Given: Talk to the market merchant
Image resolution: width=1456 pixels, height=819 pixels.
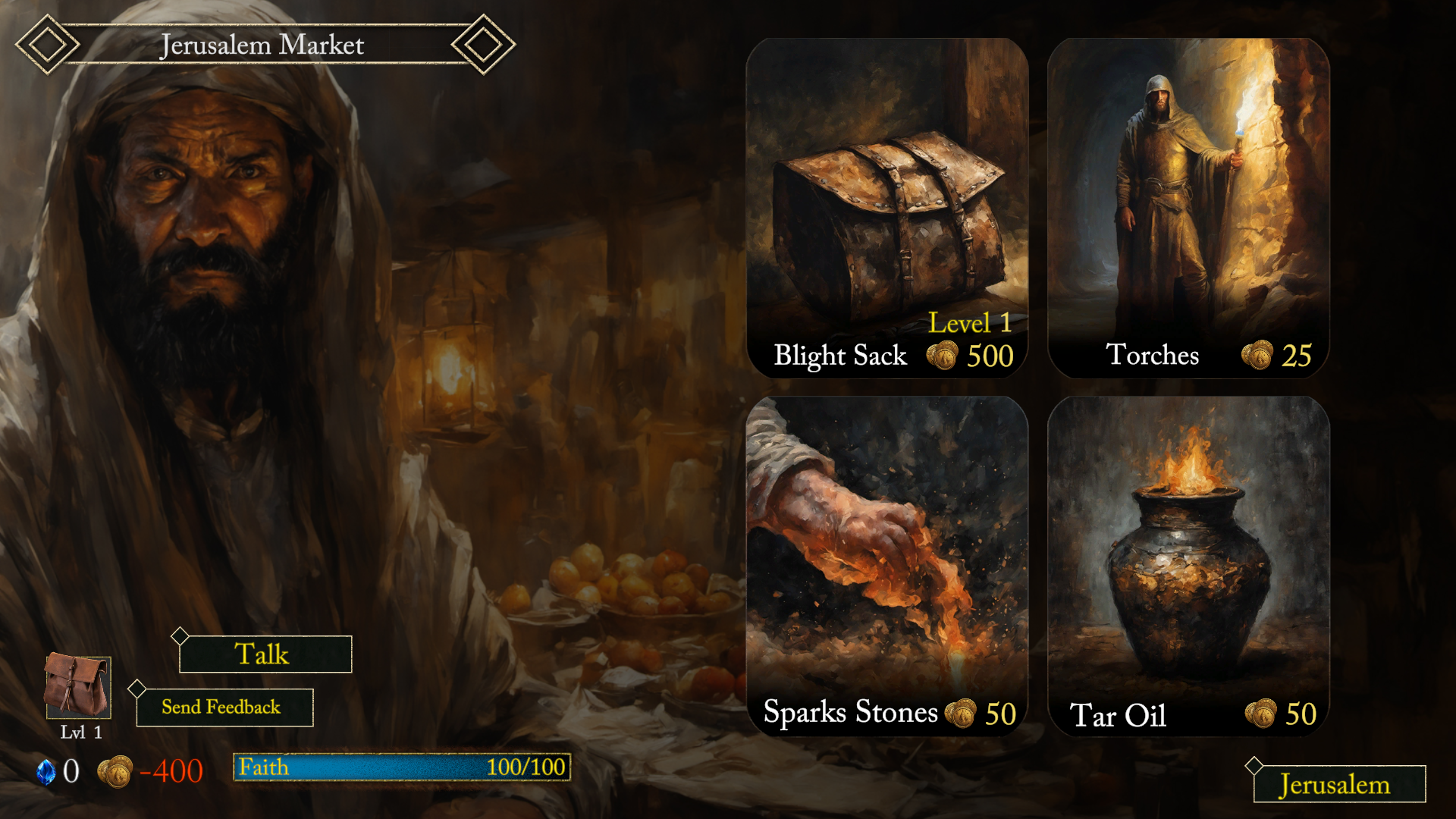Looking at the screenshot, I should pos(265,654).
